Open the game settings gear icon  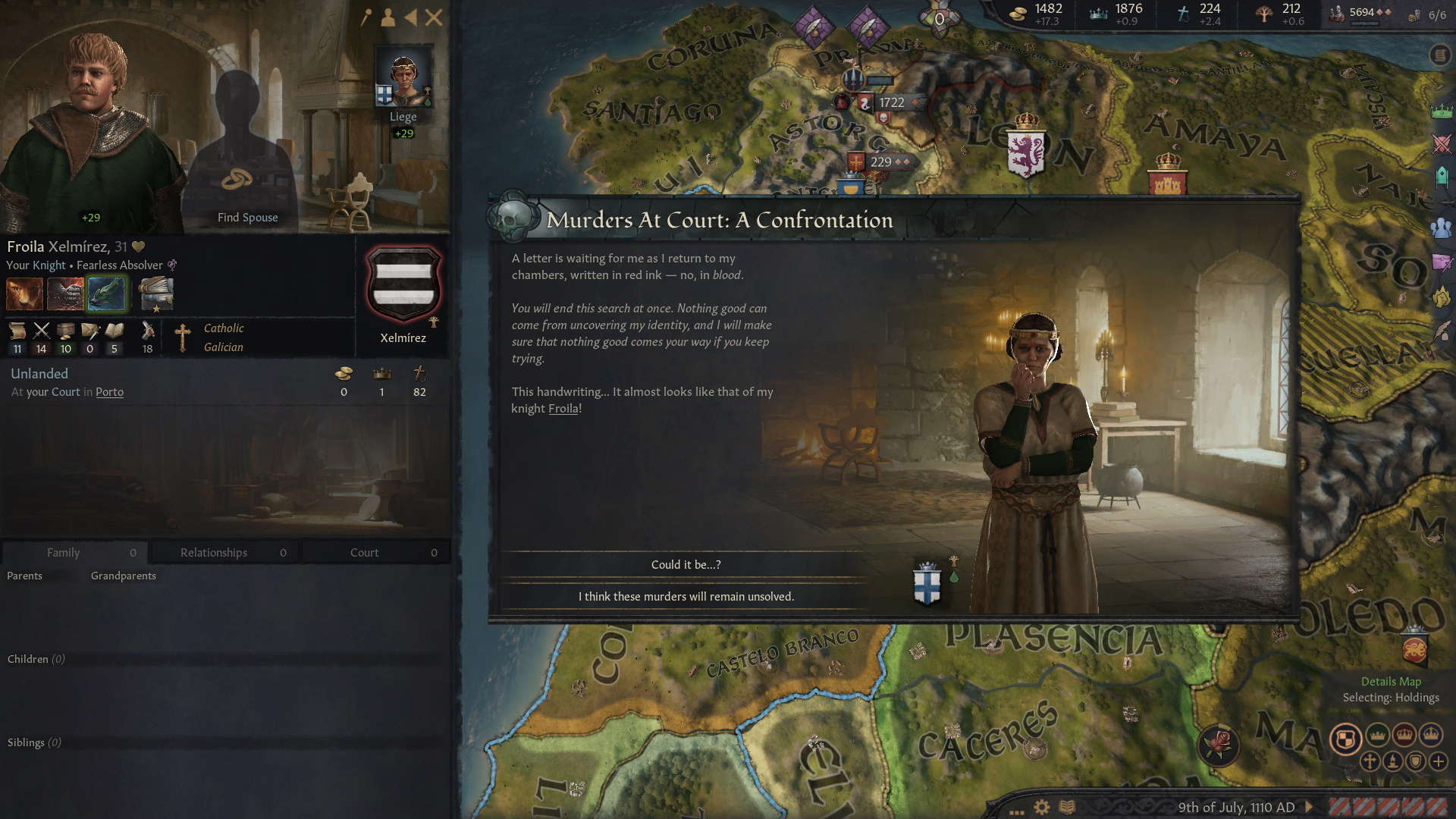(1040, 808)
